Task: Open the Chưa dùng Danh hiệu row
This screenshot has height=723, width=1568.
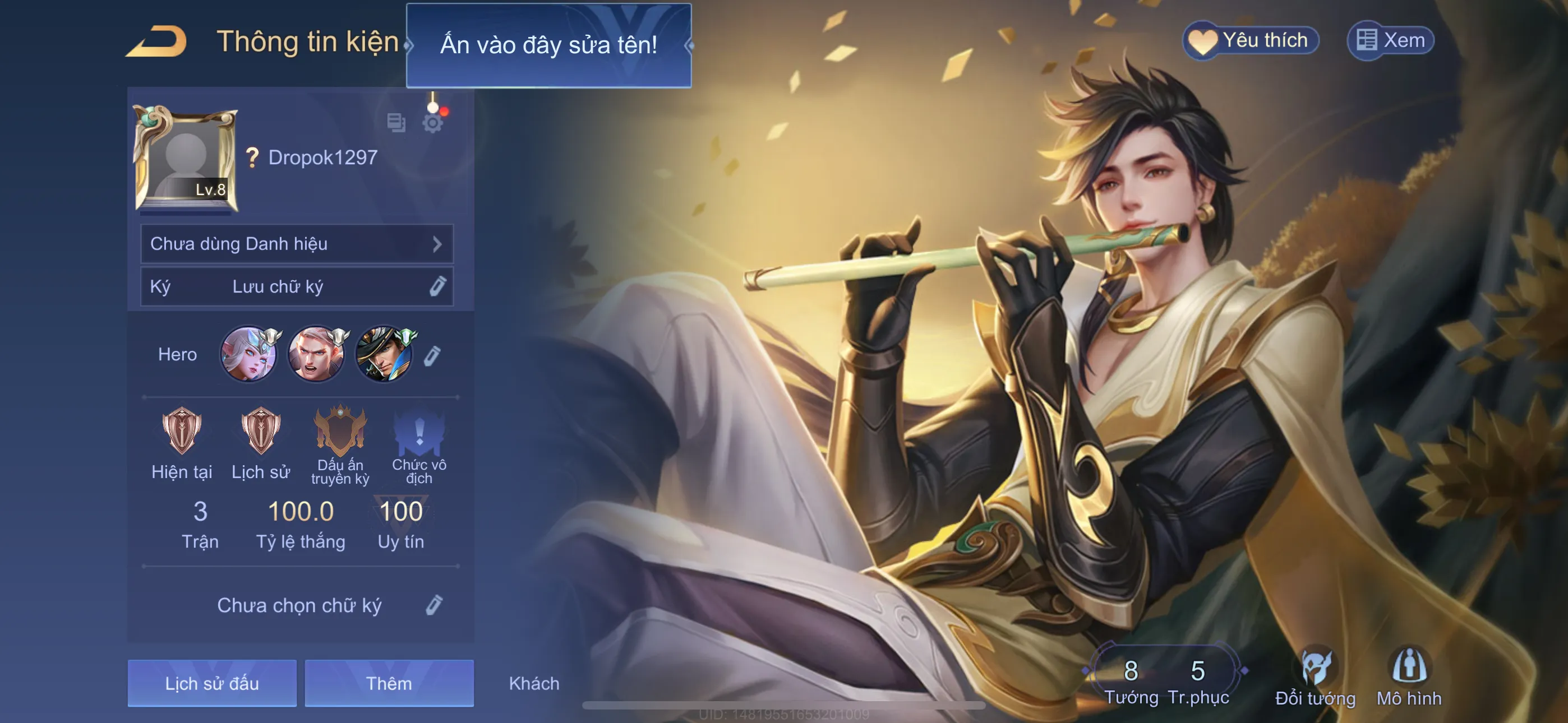Action: pyautogui.click(x=297, y=244)
